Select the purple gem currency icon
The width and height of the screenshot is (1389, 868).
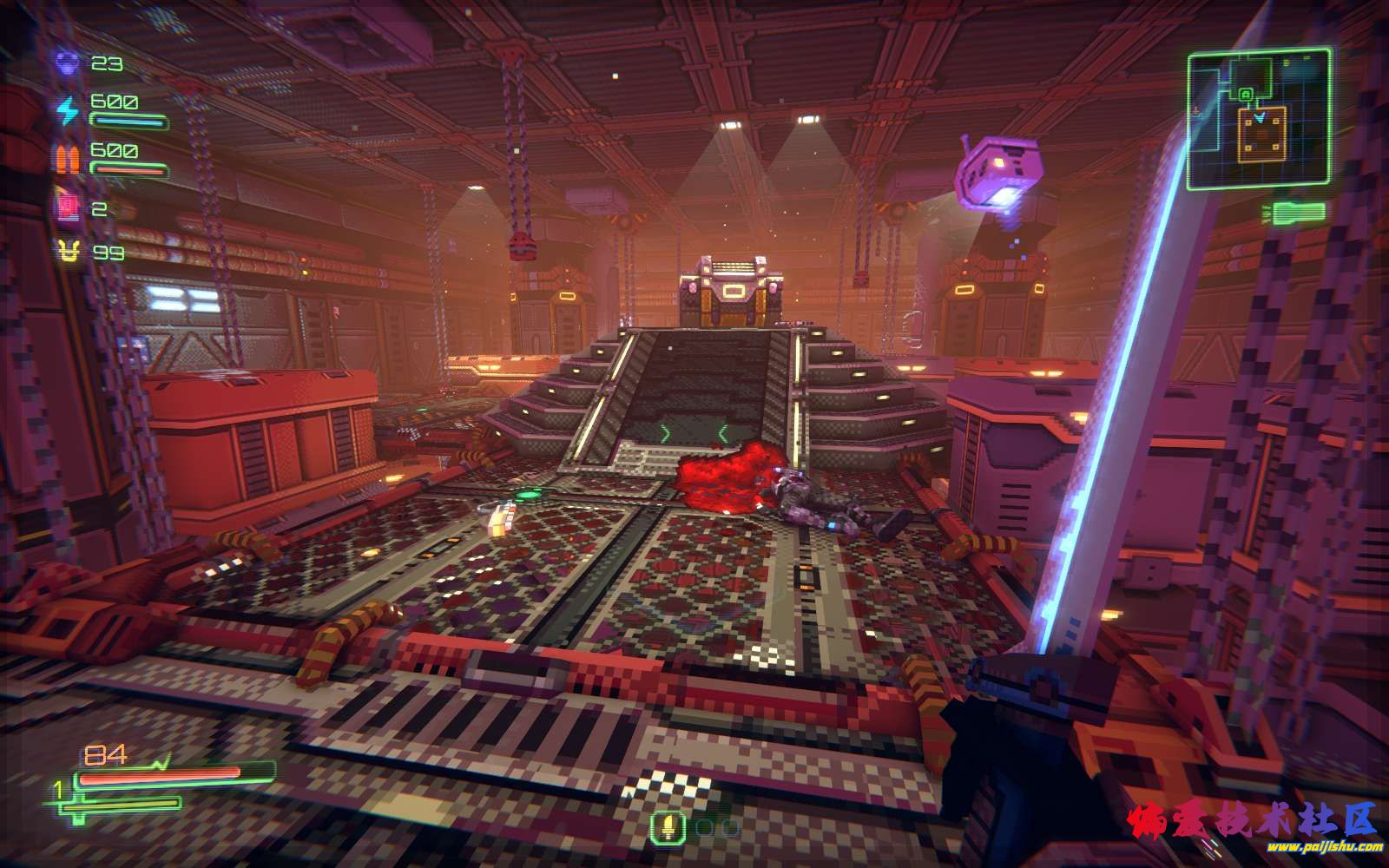tap(68, 62)
